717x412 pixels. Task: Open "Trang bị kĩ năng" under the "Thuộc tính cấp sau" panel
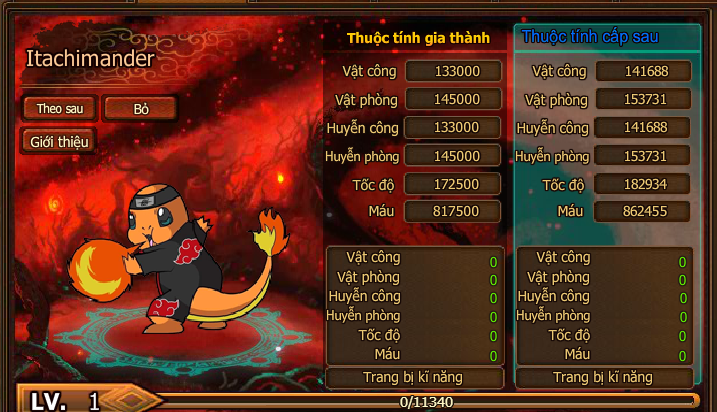[603, 377]
